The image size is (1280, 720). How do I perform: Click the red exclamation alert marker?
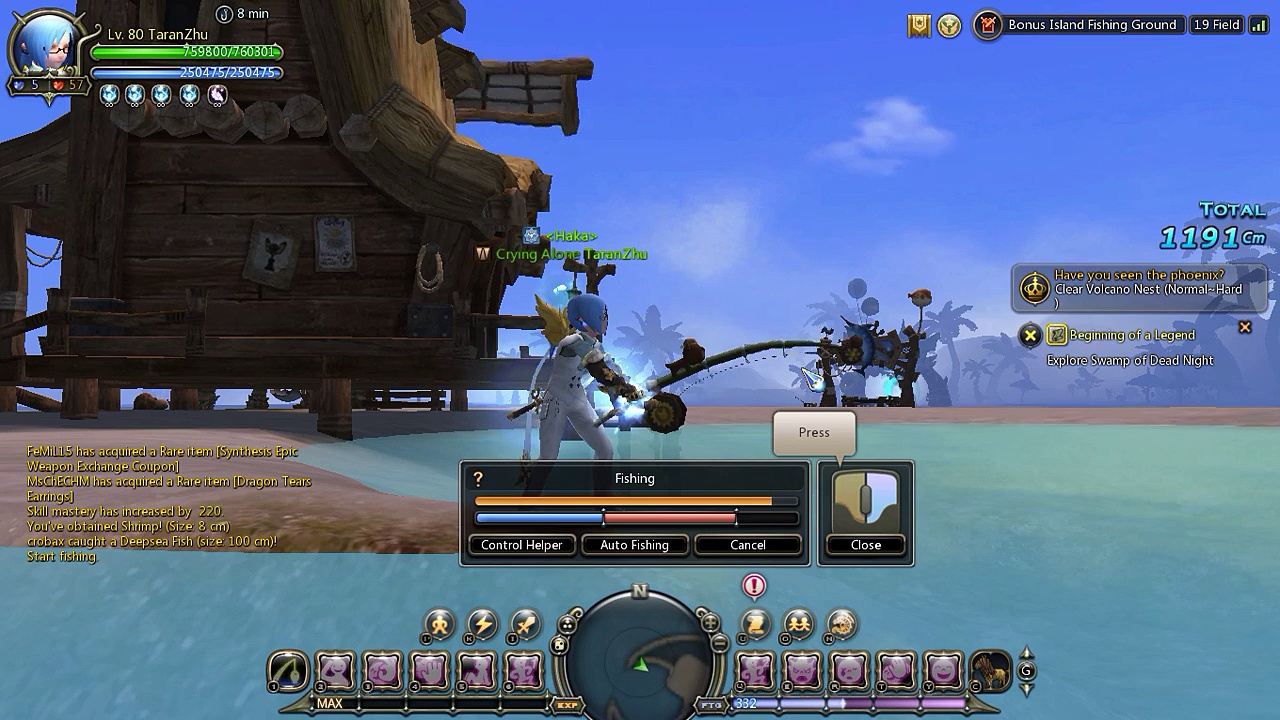point(754,586)
